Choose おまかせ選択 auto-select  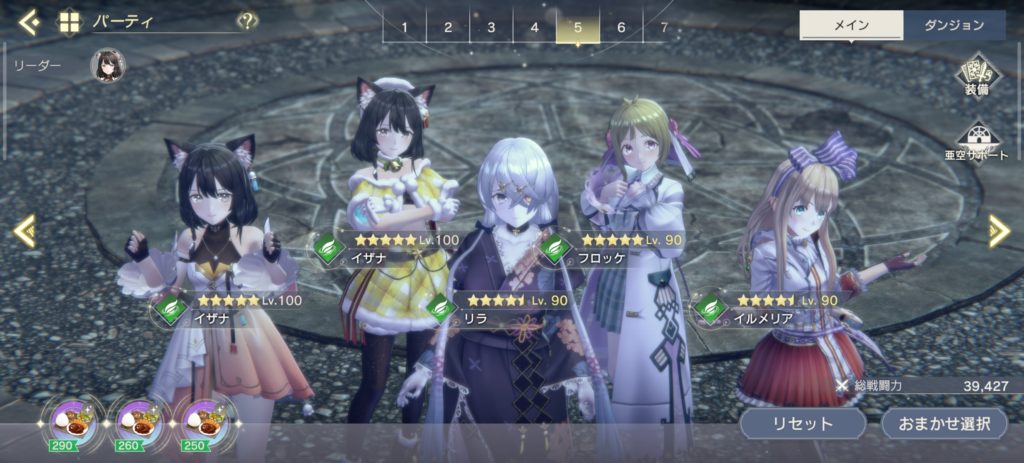943,423
